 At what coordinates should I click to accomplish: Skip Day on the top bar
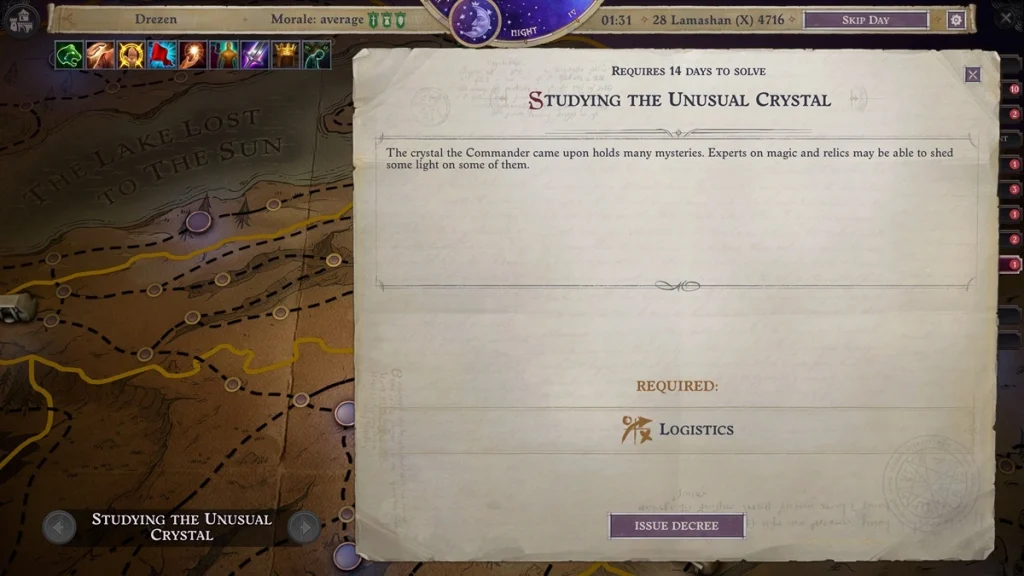point(865,20)
